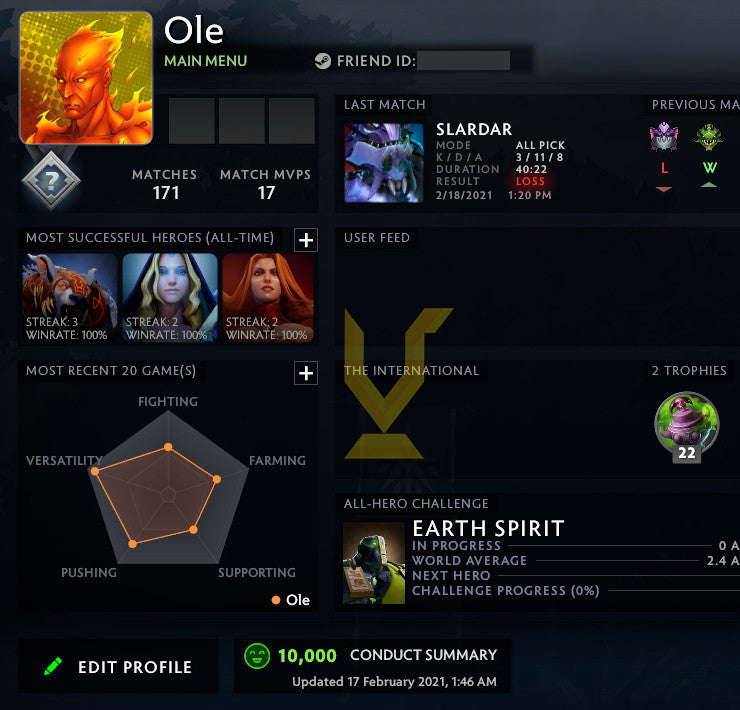The width and height of the screenshot is (740, 710).
Task: Click the Steam Friend ID icon
Action: tap(323, 60)
